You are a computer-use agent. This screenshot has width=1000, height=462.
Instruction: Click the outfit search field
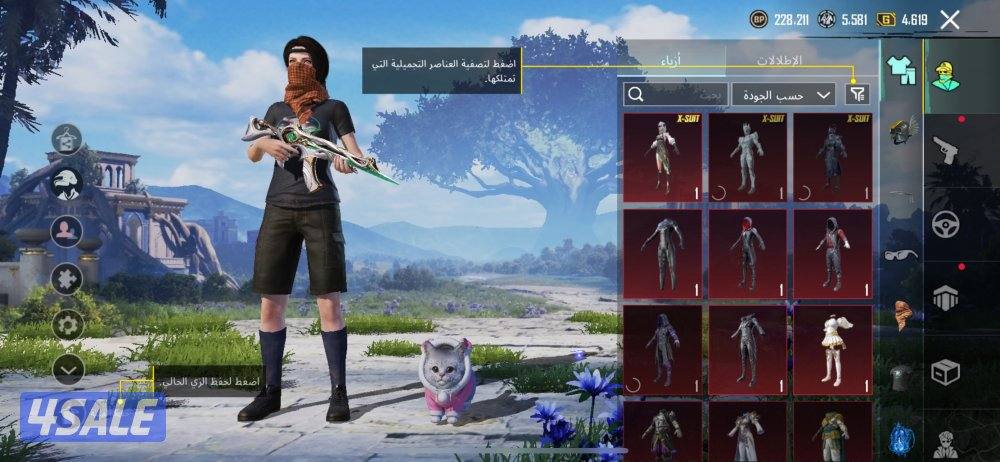[675, 94]
